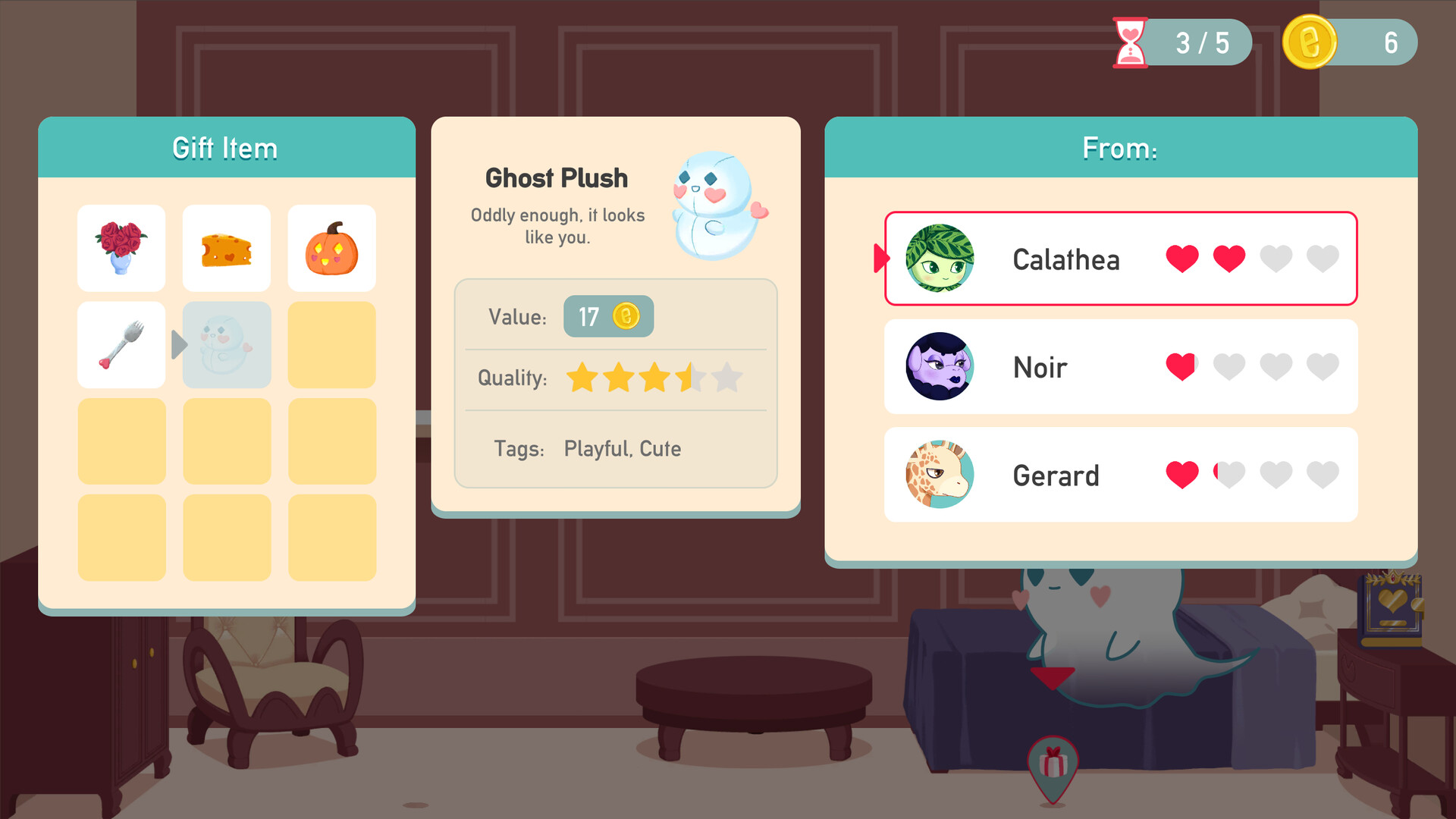Open the Gift Item panel header

click(226, 148)
